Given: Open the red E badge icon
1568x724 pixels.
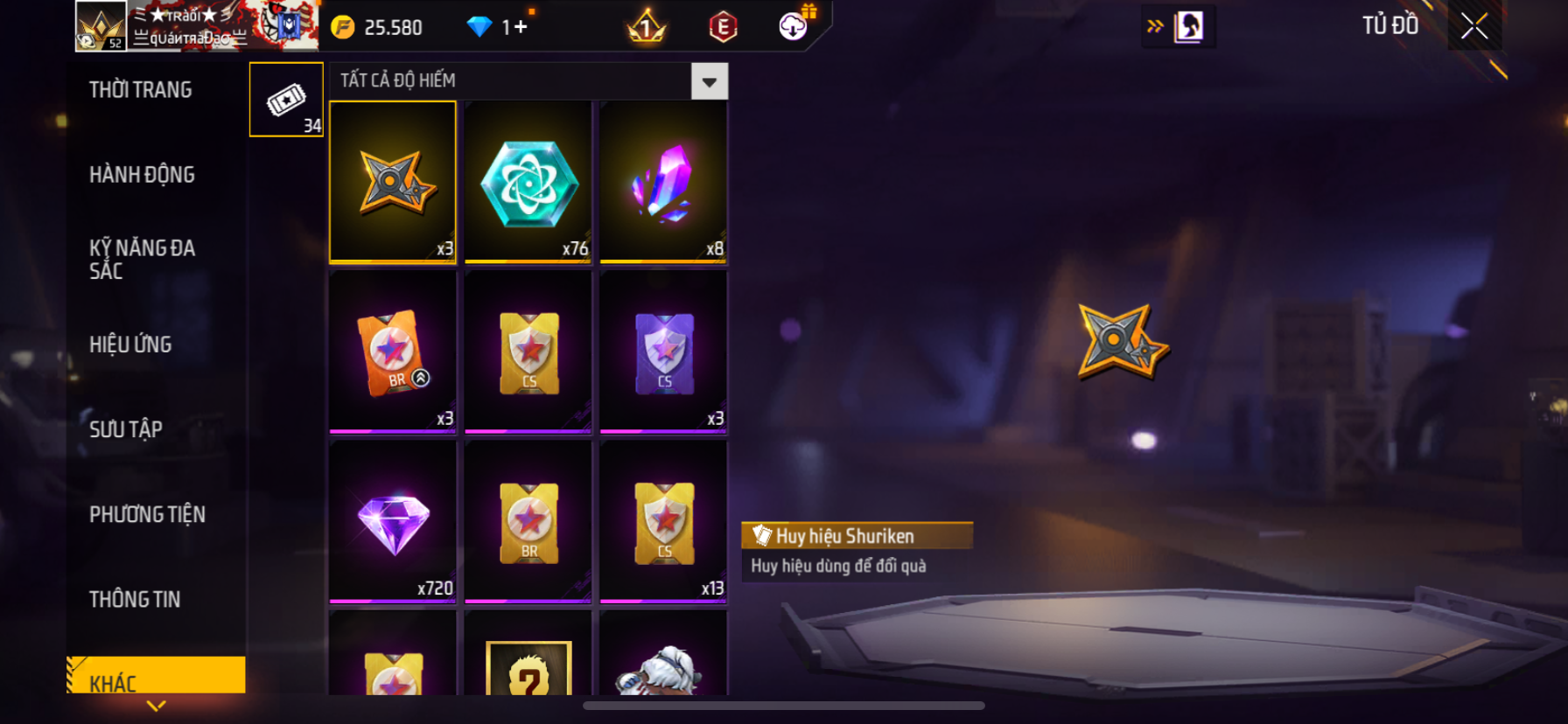Looking at the screenshot, I should coord(723,27).
